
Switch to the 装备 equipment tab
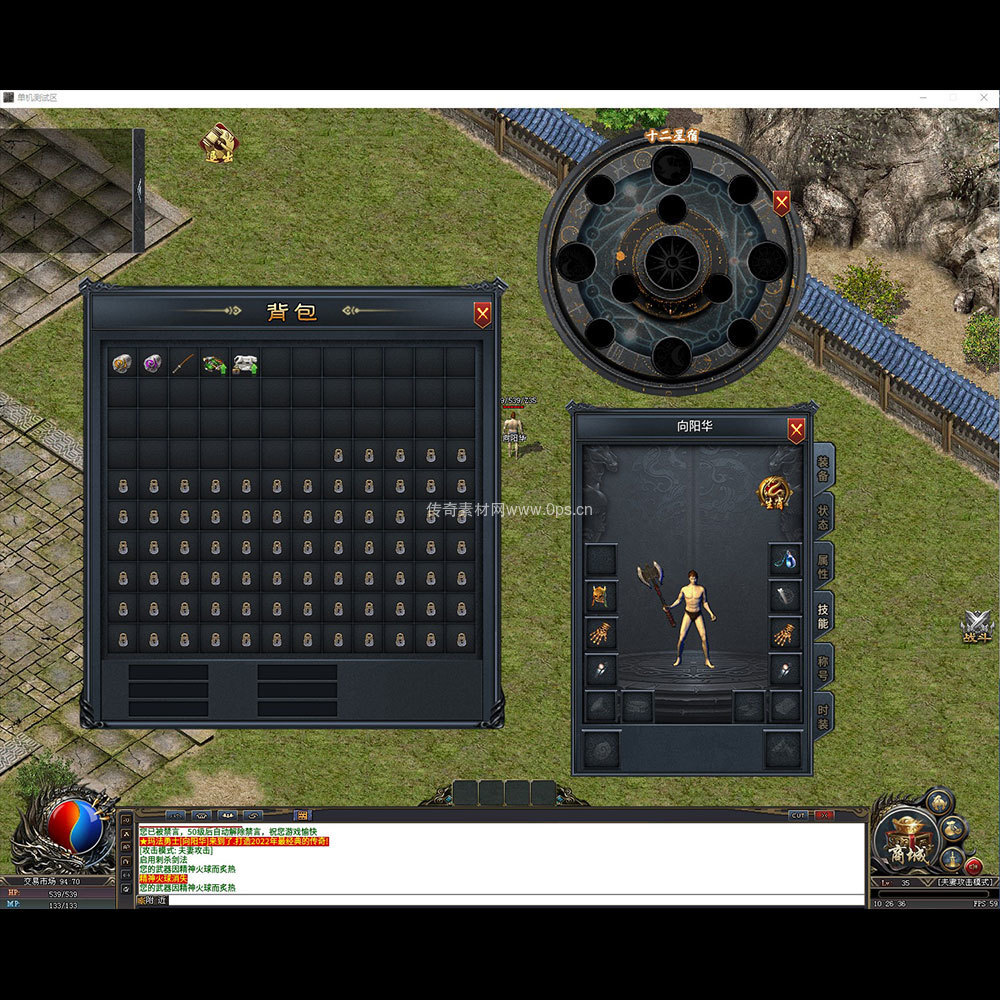coord(823,468)
